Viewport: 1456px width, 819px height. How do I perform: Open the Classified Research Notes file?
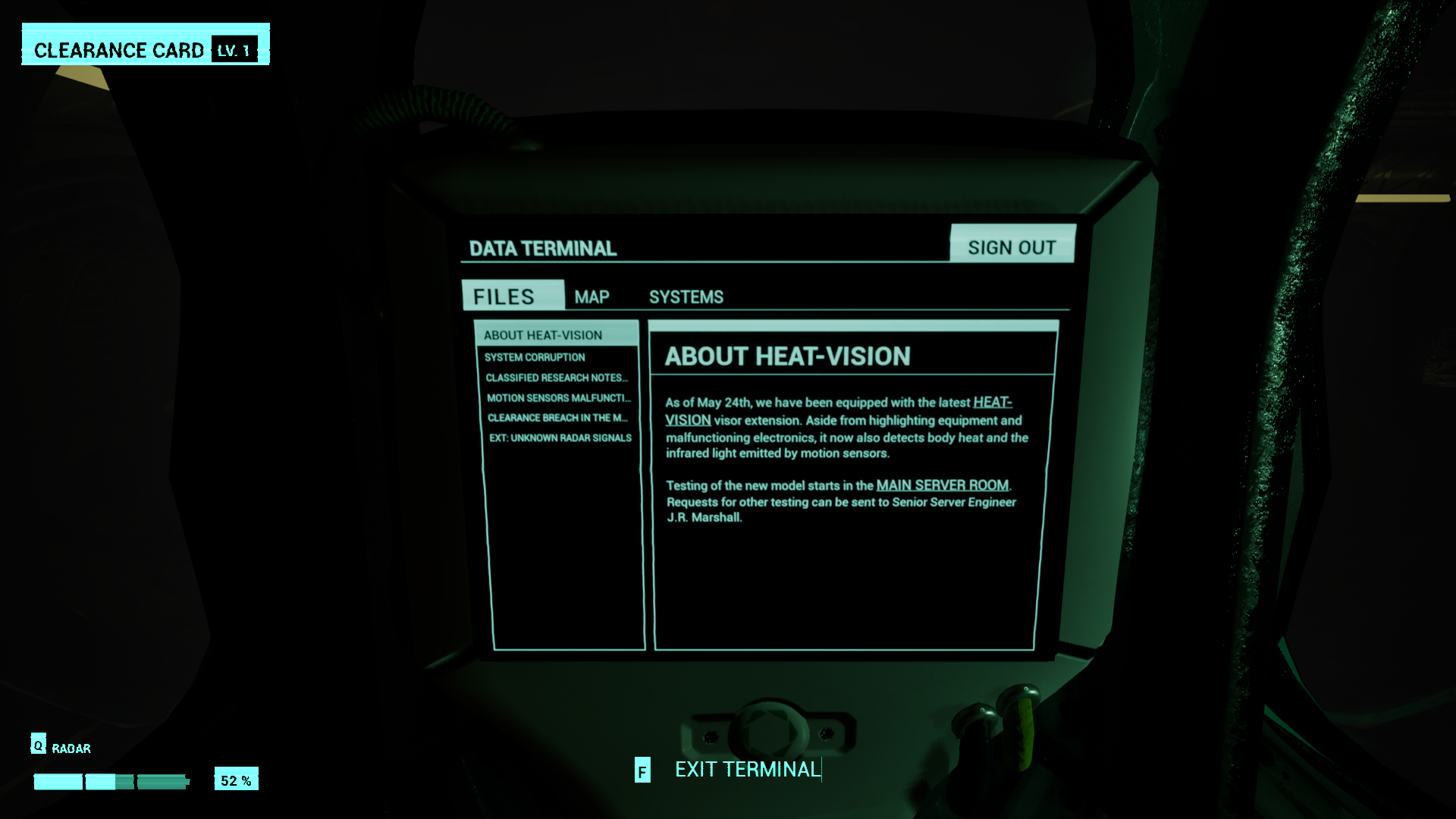(x=557, y=378)
